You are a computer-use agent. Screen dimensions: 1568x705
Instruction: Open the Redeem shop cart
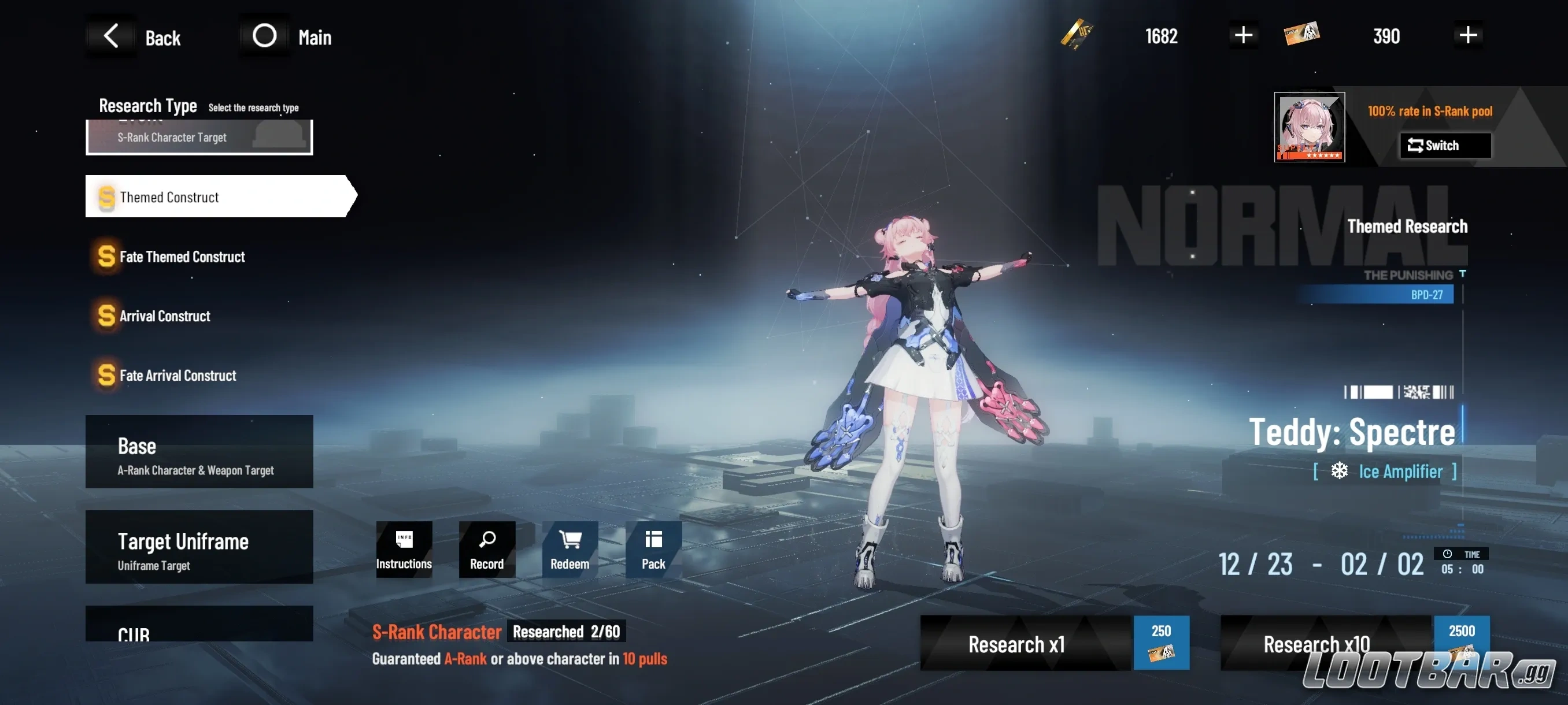pos(569,548)
